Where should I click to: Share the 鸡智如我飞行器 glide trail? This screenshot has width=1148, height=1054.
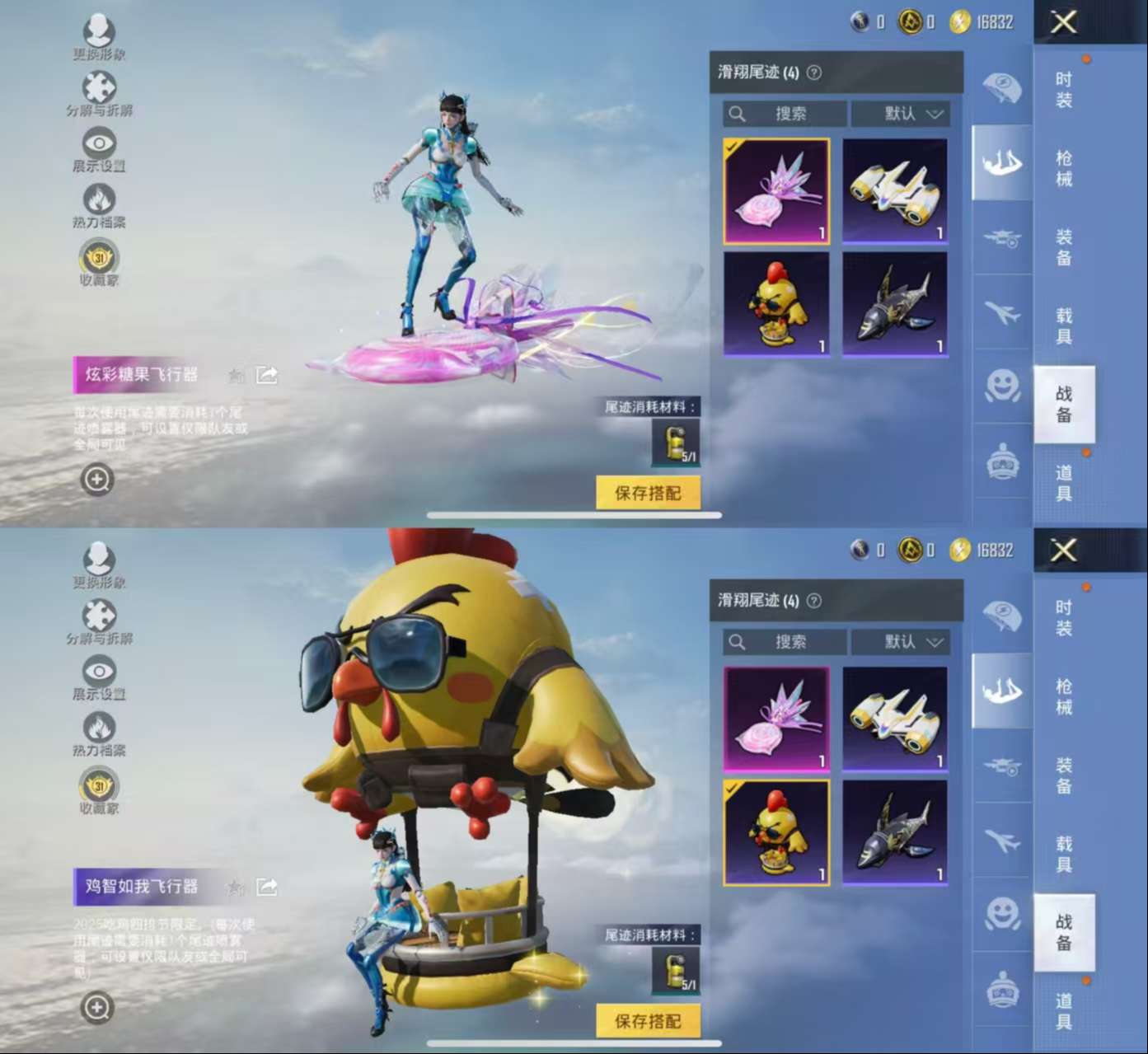(x=267, y=888)
